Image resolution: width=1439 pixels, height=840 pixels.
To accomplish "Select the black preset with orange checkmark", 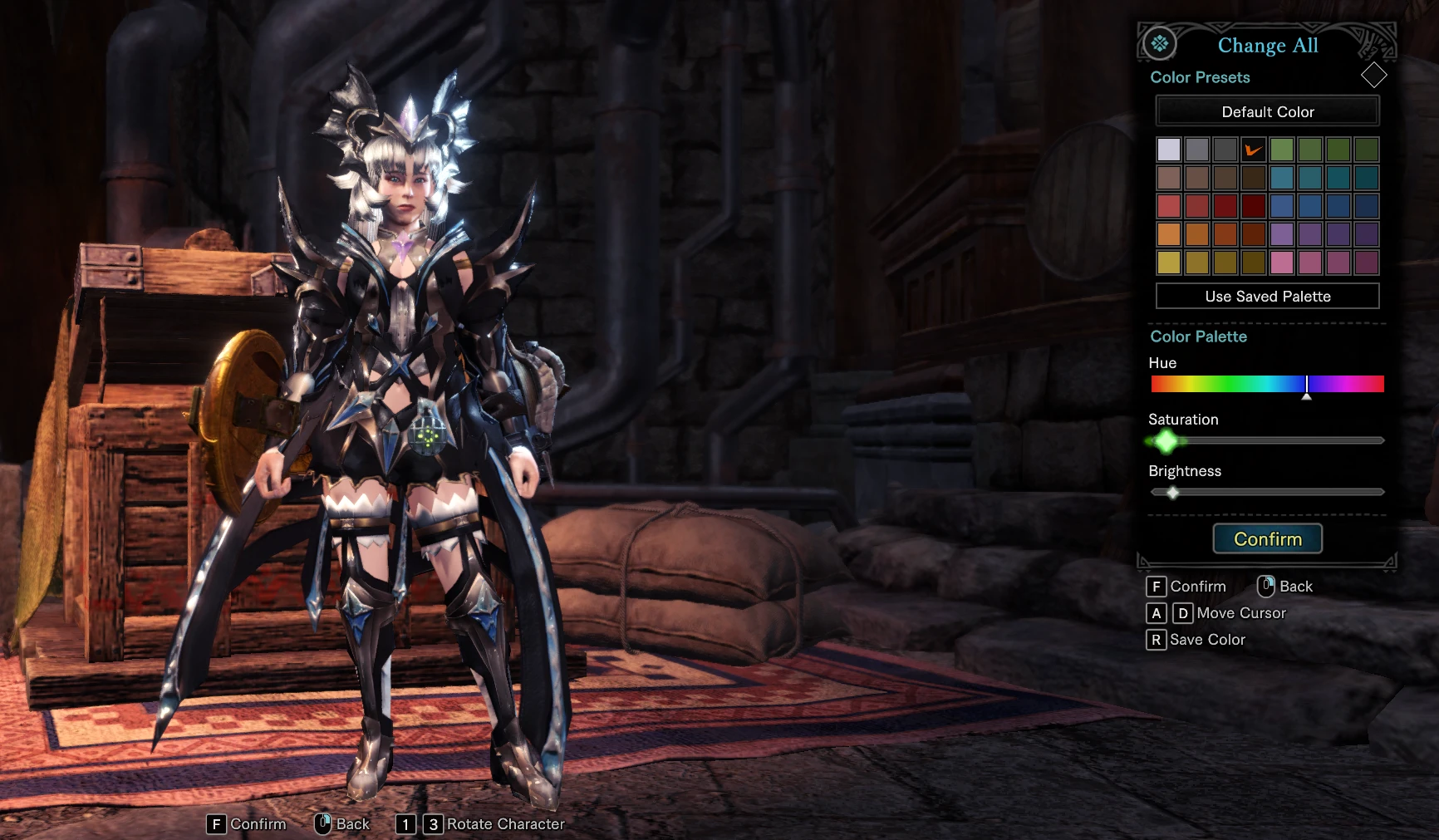I will [1253, 150].
